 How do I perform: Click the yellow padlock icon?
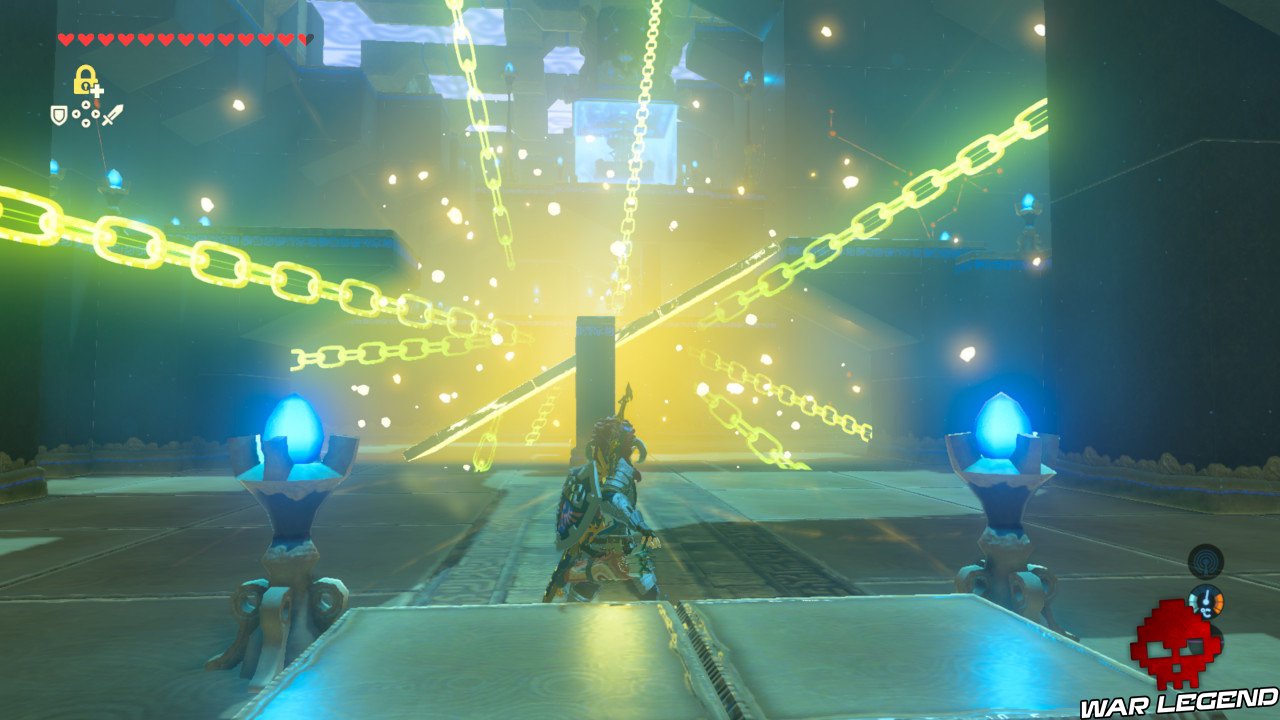click(x=85, y=79)
